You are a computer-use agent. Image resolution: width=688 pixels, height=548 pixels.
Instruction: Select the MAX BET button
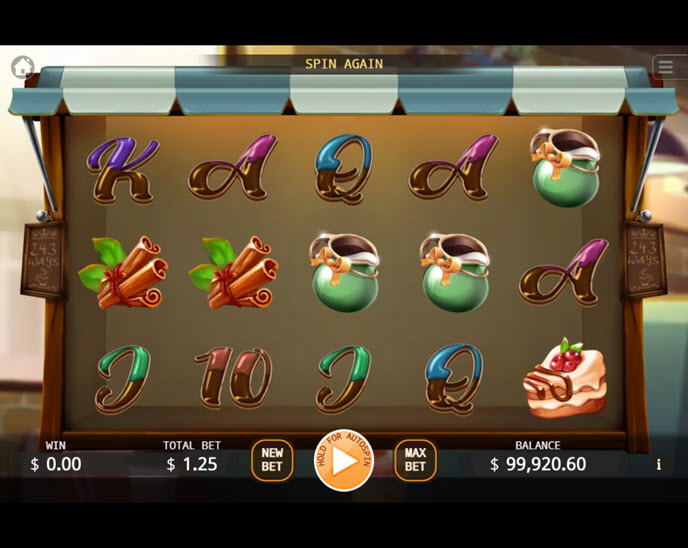tap(415, 460)
